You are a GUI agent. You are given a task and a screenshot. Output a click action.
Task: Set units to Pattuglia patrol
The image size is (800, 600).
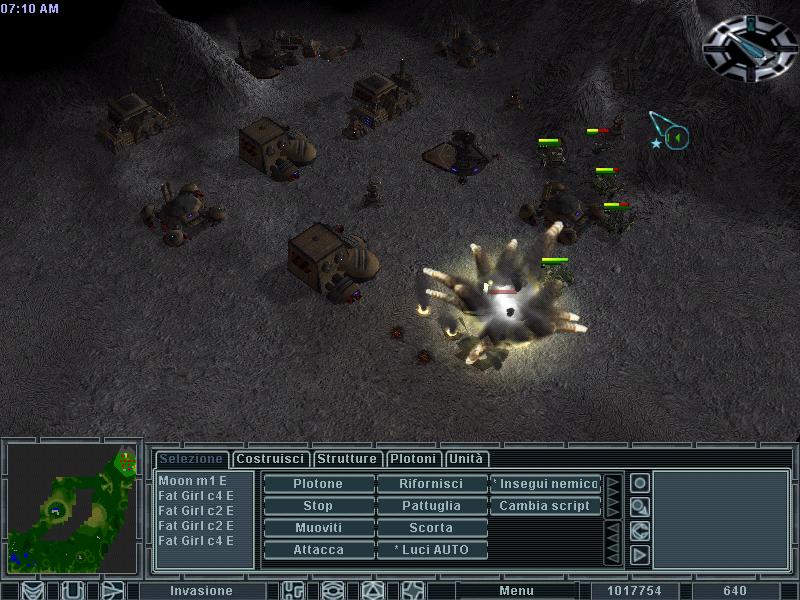[x=431, y=506]
